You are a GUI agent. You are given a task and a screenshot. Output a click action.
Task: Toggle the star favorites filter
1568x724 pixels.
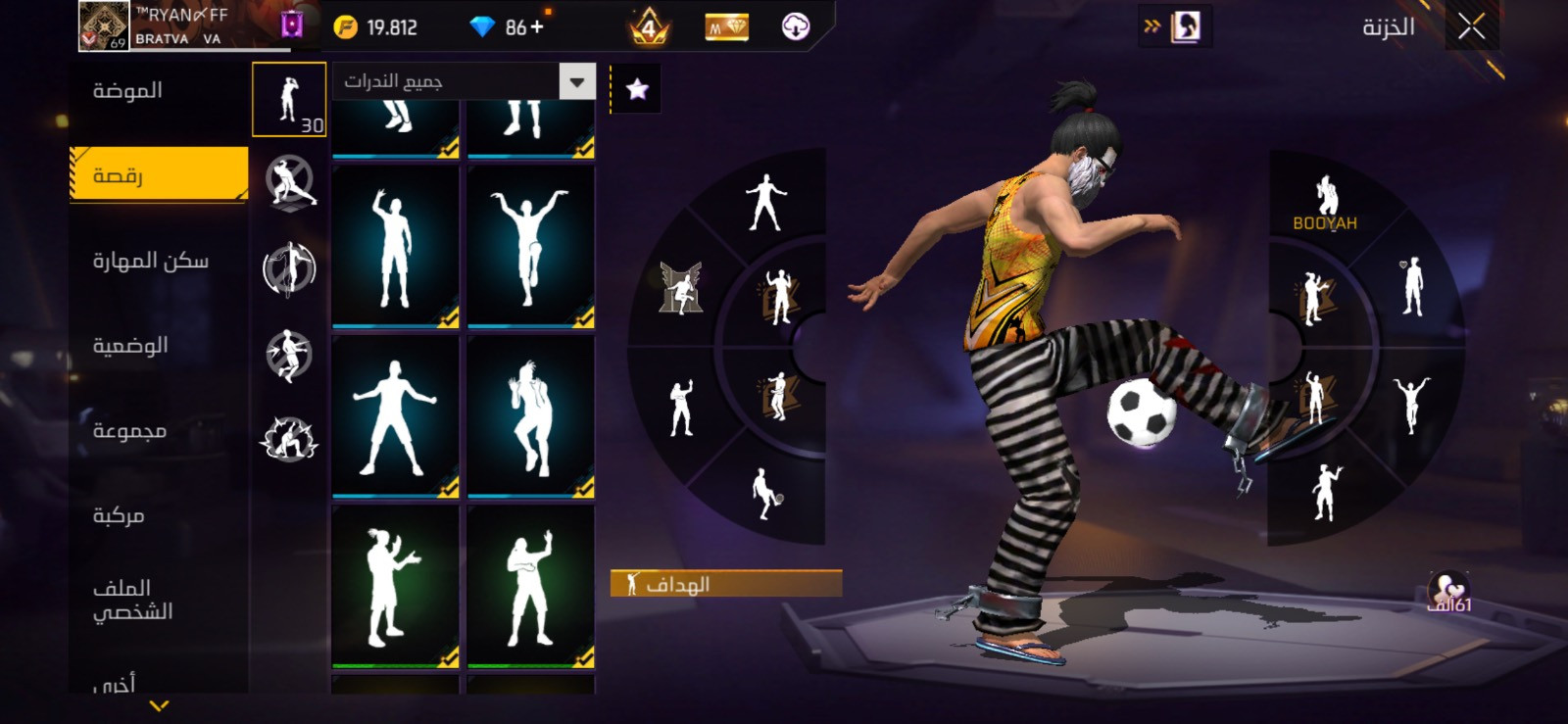pyautogui.click(x=637, y=90)
